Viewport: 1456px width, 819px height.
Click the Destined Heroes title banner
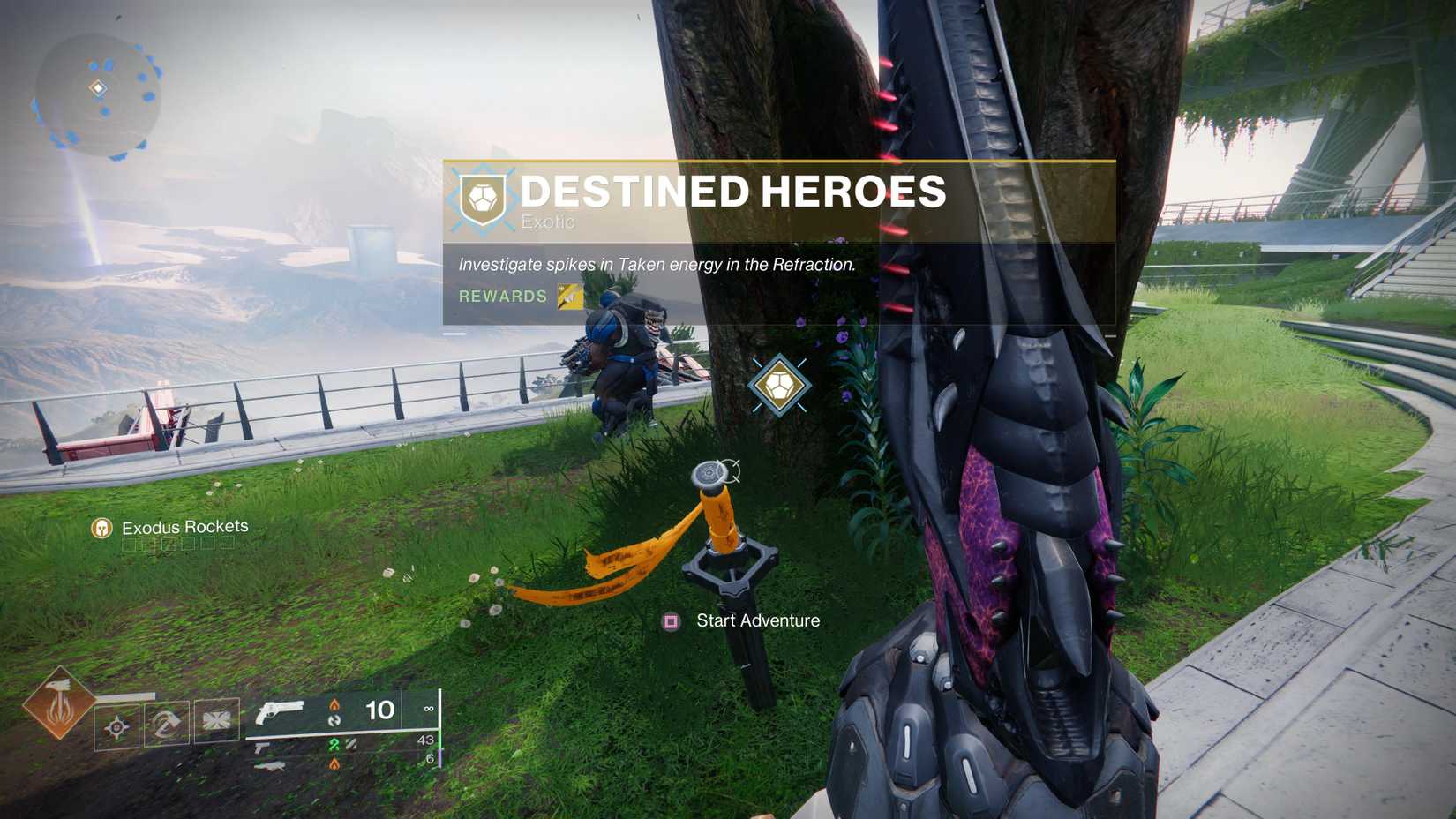point(732,191)
